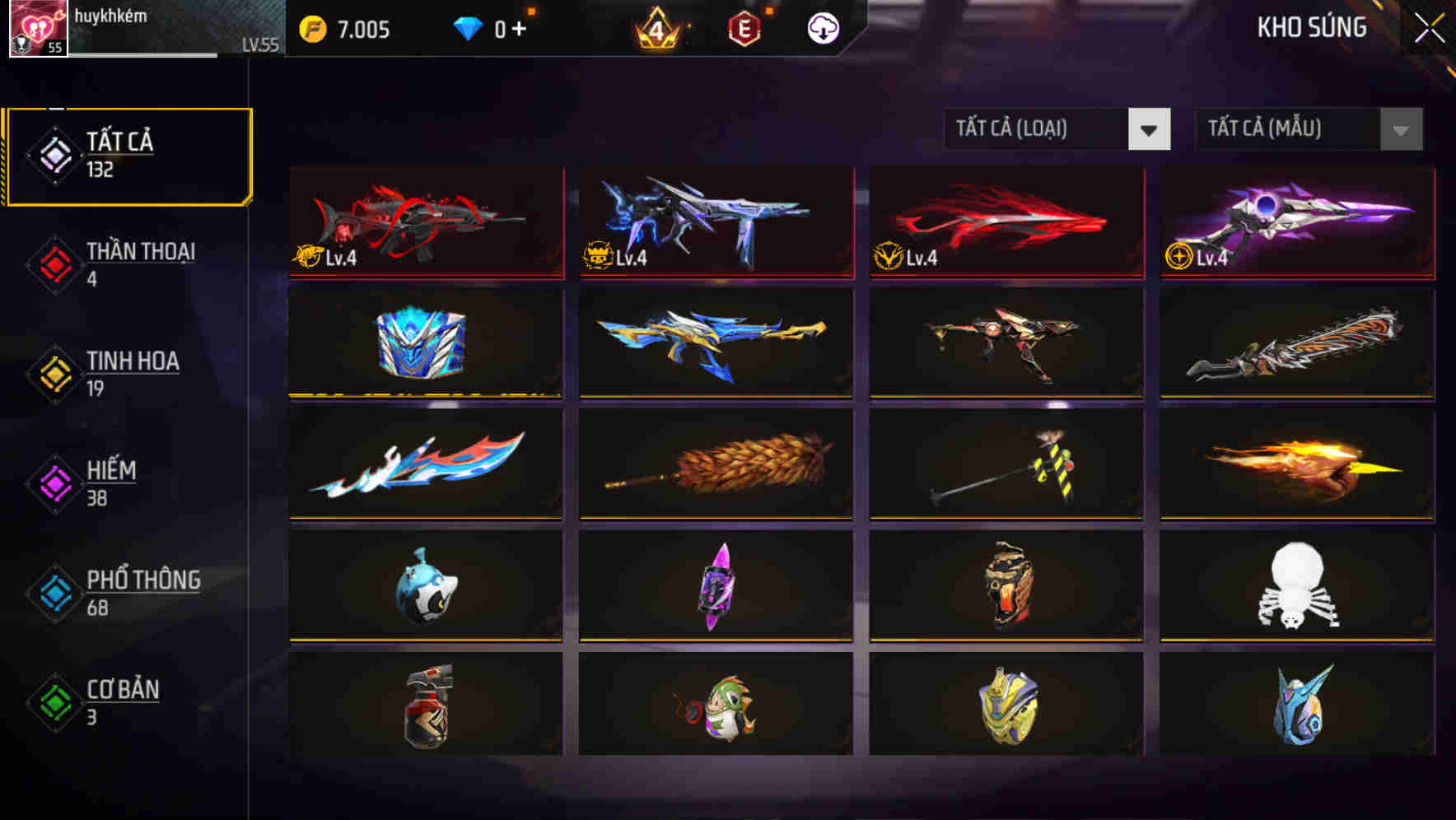
Task: Open the TẤT CẢ (LOẠI) filter dropdown
Action: click(x=1038, y=129)
